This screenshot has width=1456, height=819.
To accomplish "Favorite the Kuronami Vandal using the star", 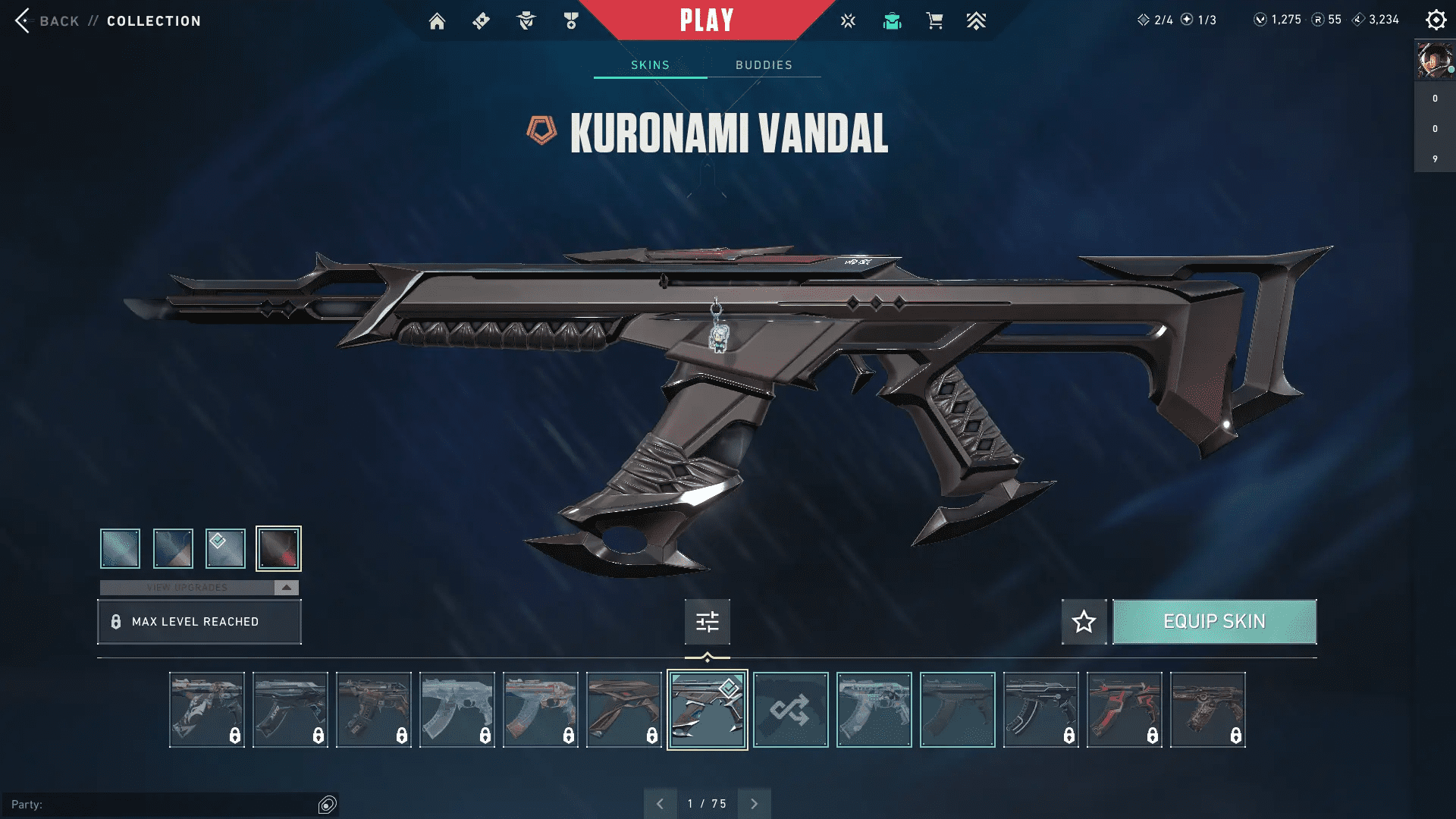I will tap(1084, 622).
